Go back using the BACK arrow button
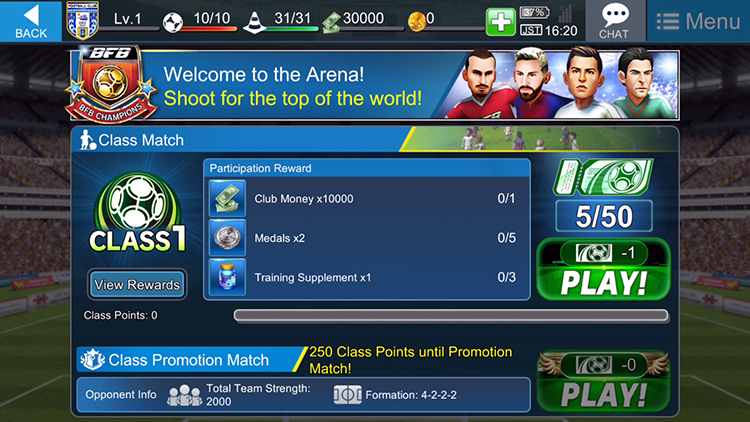Screen dimensions: 750x422 (31, 20)
